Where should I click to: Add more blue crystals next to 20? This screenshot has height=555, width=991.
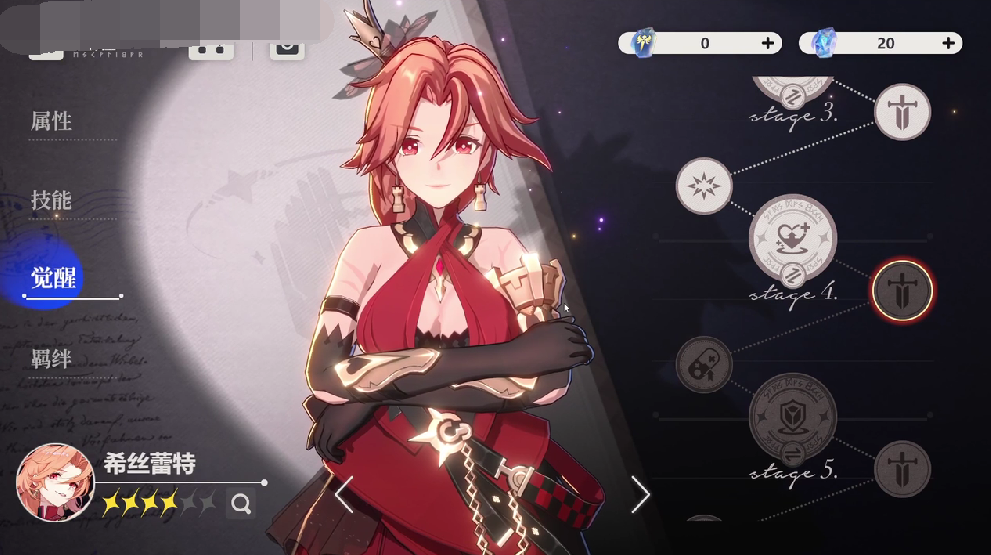(948, 43)
